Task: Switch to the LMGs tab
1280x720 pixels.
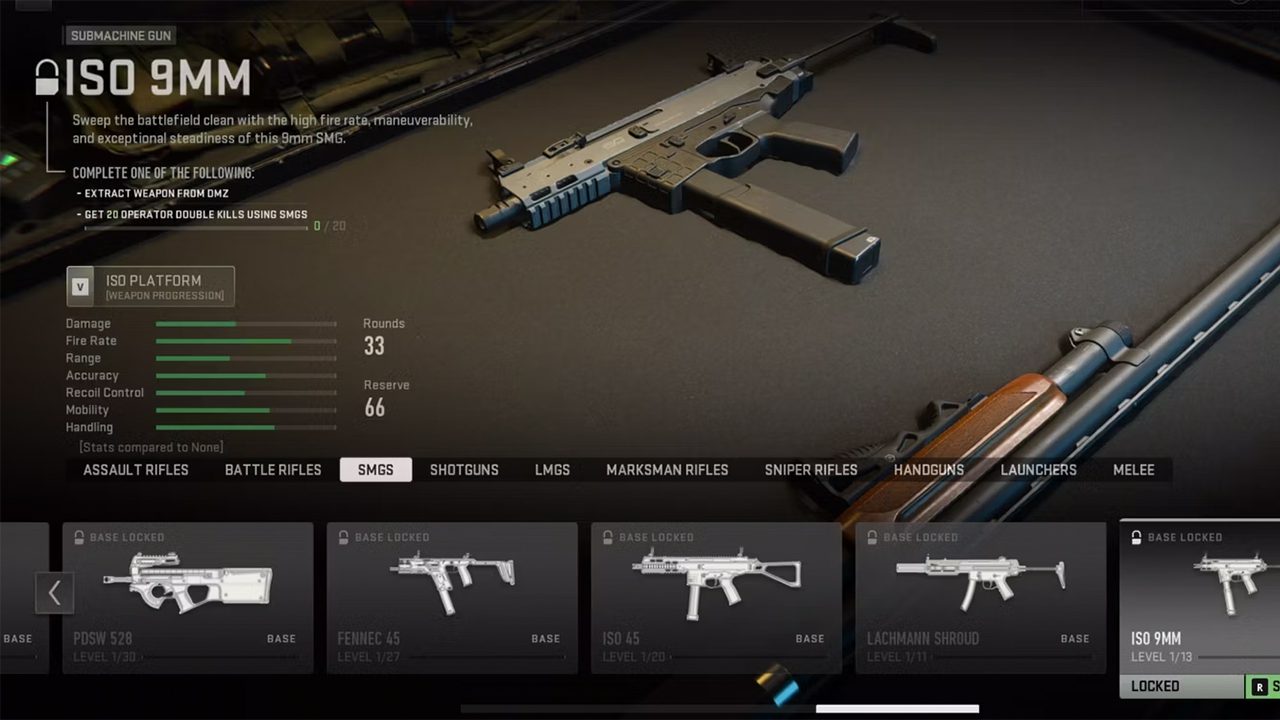Action: pos(552,470)
